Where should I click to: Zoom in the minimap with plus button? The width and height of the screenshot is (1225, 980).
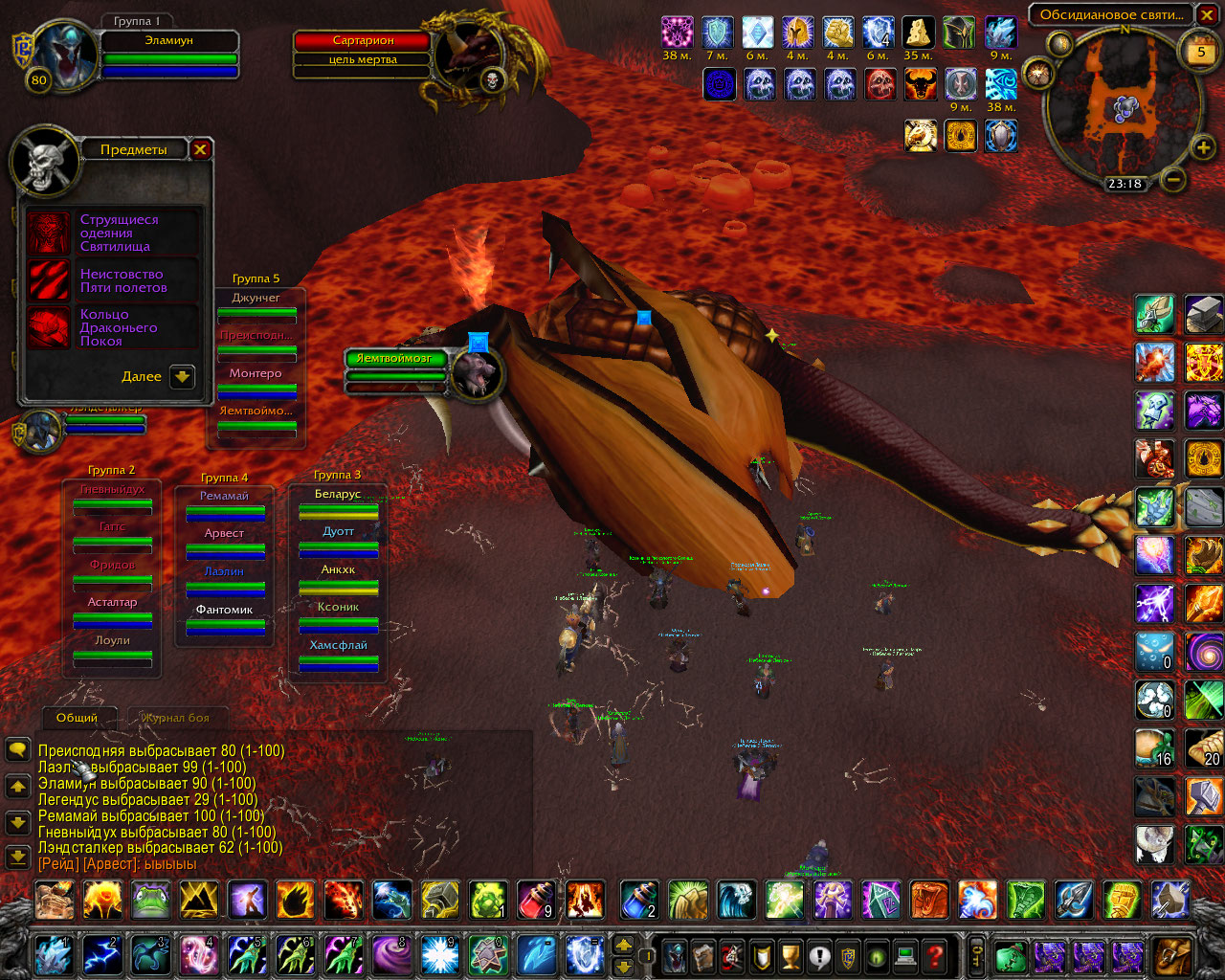pos(1202,147)
